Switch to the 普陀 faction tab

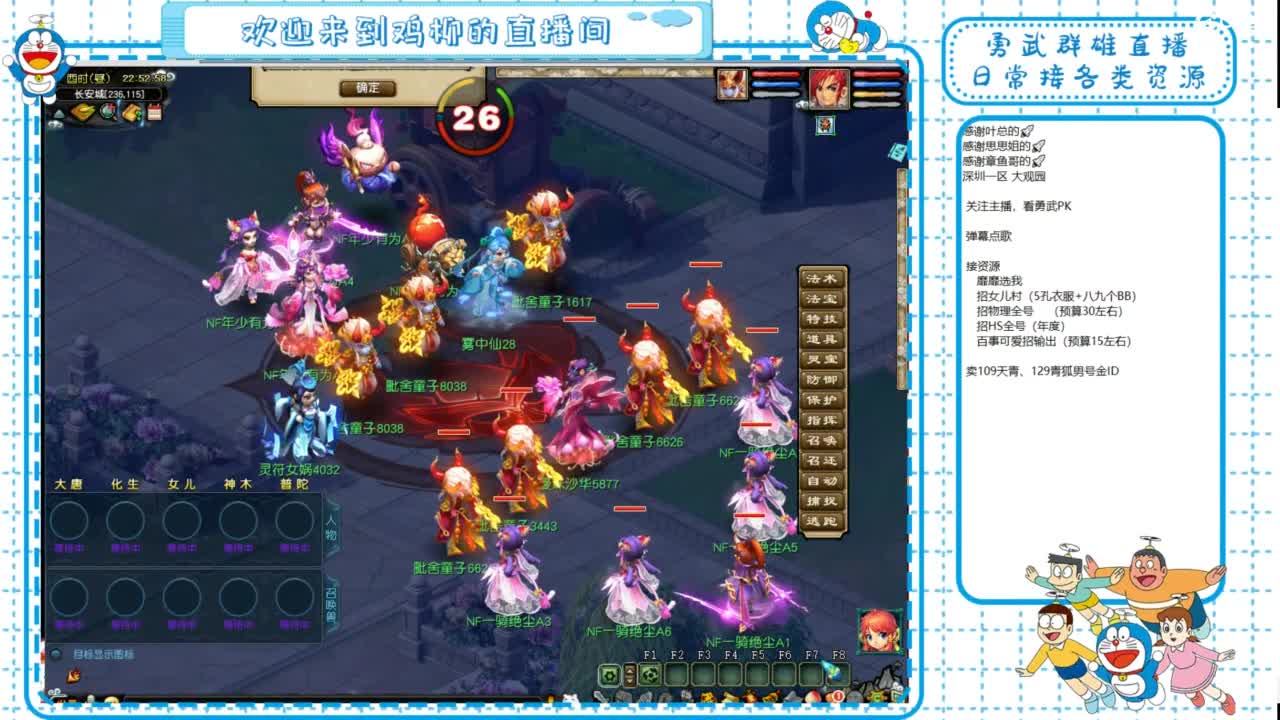[296, 483]
